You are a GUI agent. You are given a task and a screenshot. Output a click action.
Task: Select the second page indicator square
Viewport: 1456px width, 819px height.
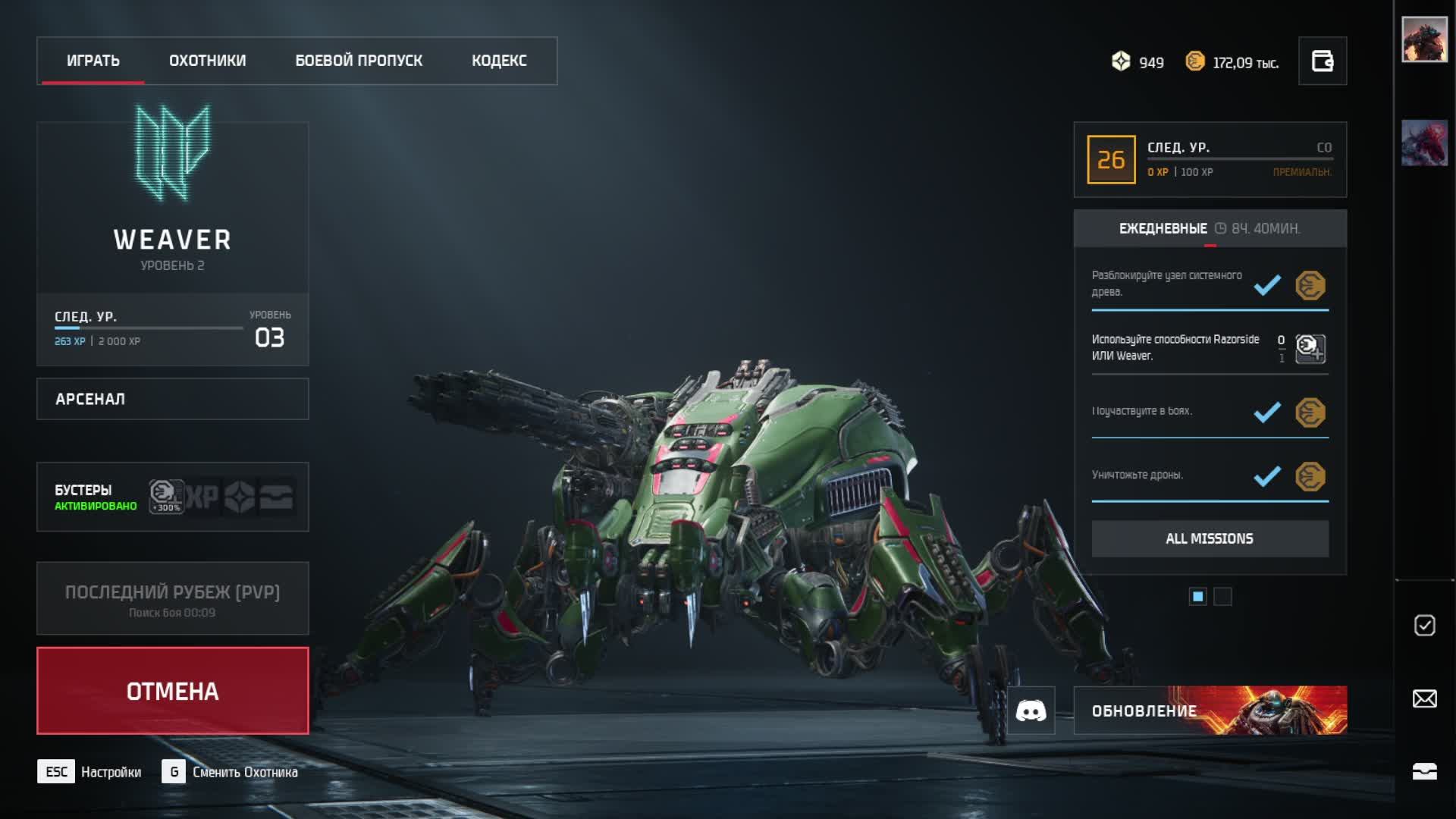(1222, 597)
